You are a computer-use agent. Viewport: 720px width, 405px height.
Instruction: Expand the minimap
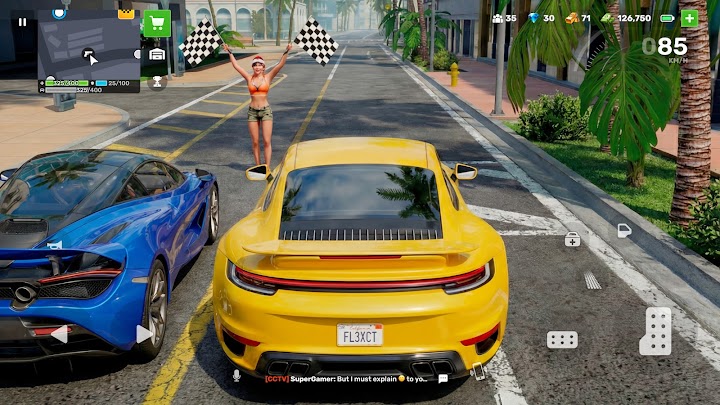89,50
